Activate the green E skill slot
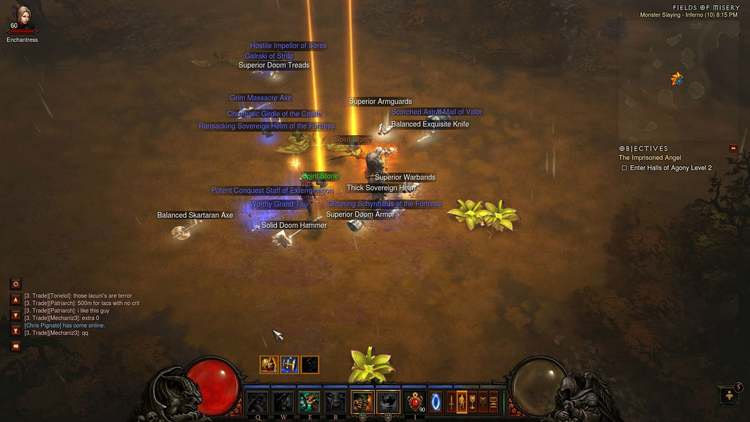 click(309, 402)
